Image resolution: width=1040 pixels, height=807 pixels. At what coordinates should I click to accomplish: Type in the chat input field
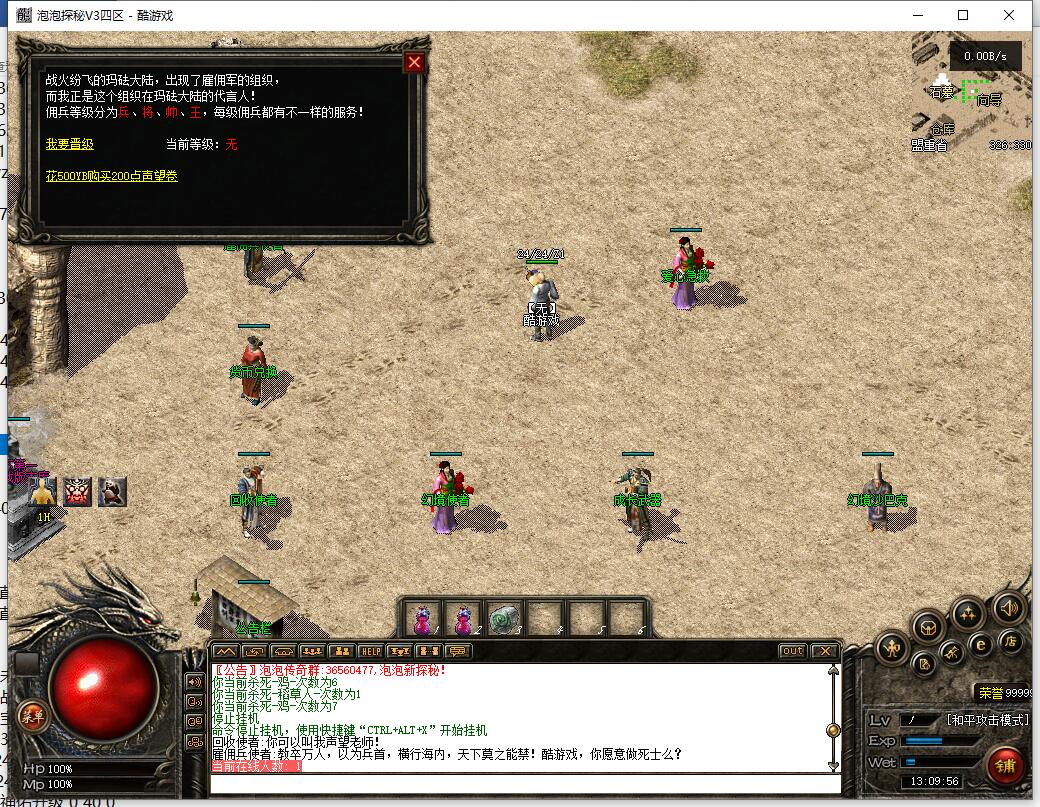click(520, 783)
